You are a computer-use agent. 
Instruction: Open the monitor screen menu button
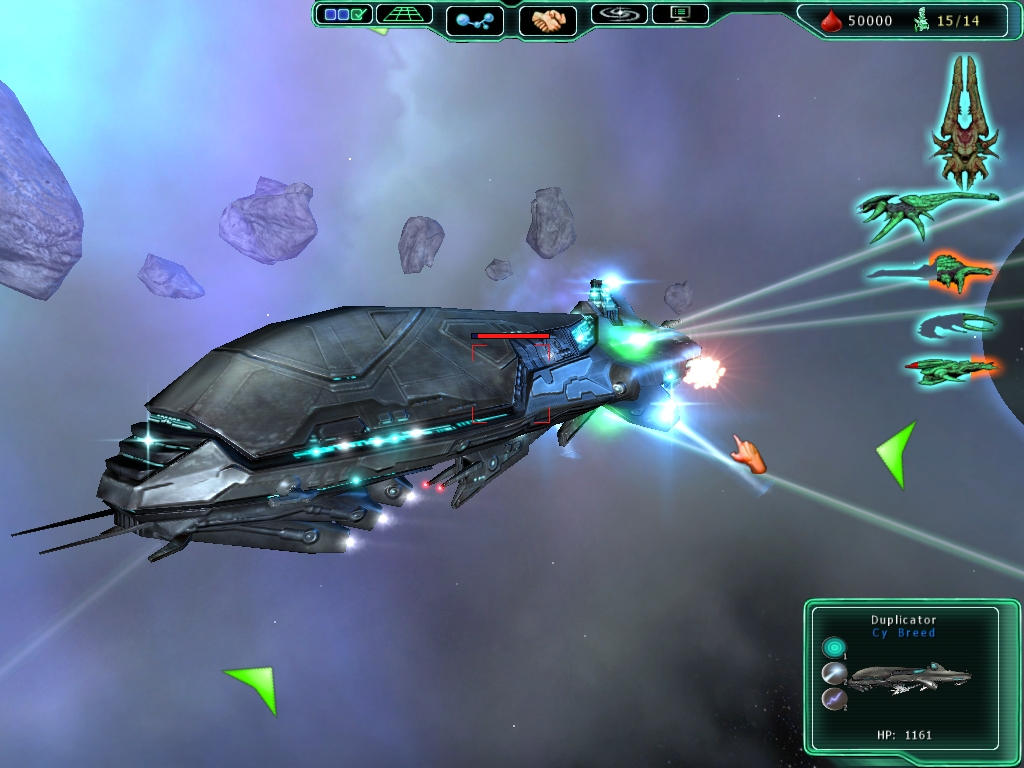pyautogui.click(x=680, y=15)
